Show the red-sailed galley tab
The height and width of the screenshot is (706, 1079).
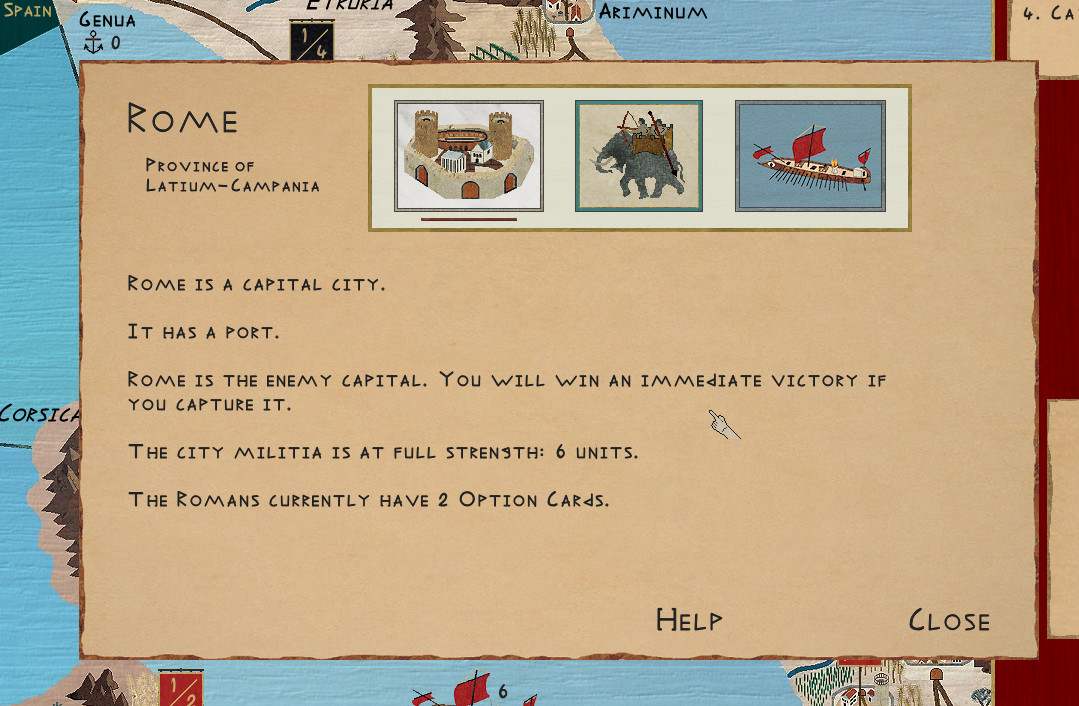coord(810,156)
